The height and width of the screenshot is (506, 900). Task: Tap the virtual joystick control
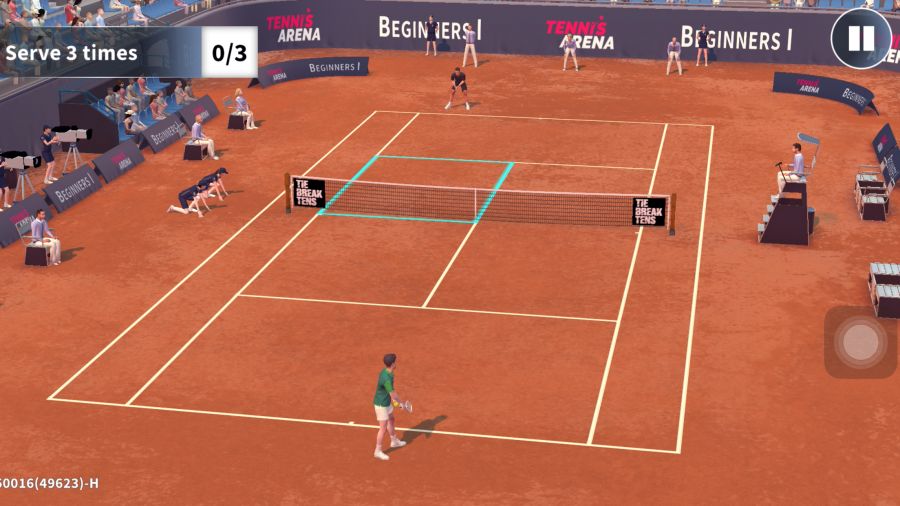coord(860,342)
